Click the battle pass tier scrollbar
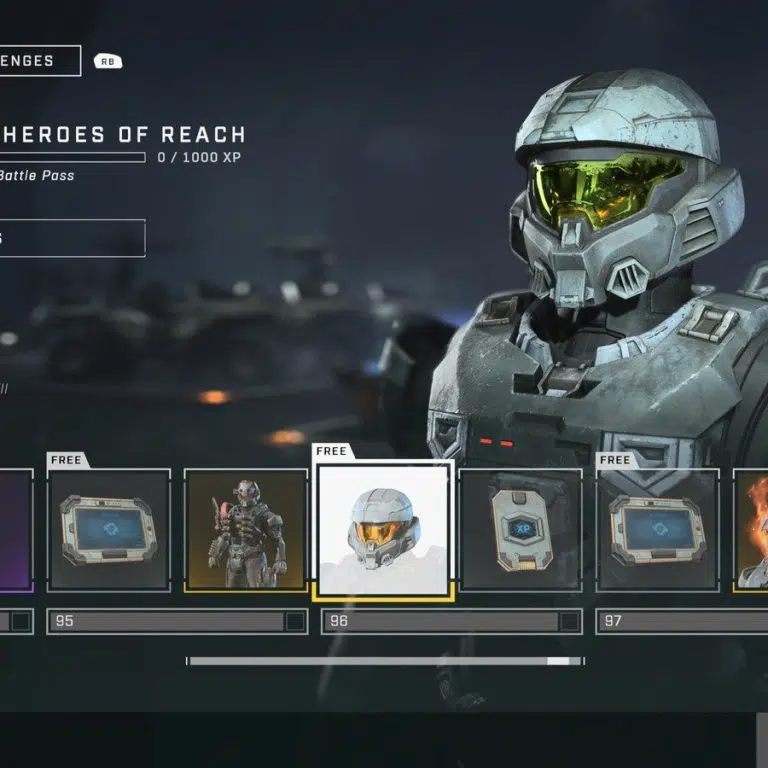 [385, 661]
